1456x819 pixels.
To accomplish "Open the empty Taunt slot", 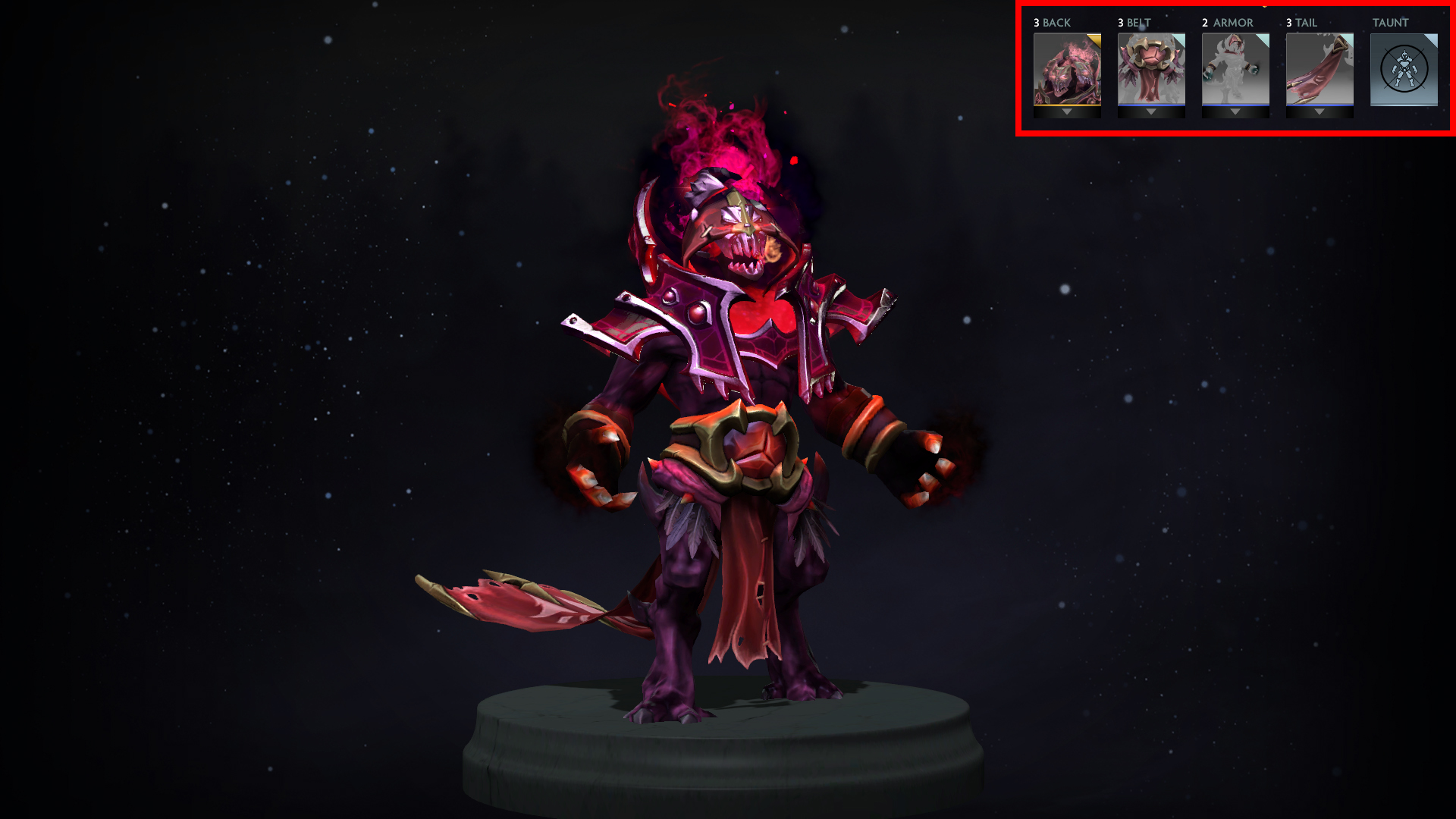I will [x=1404, y=69].
